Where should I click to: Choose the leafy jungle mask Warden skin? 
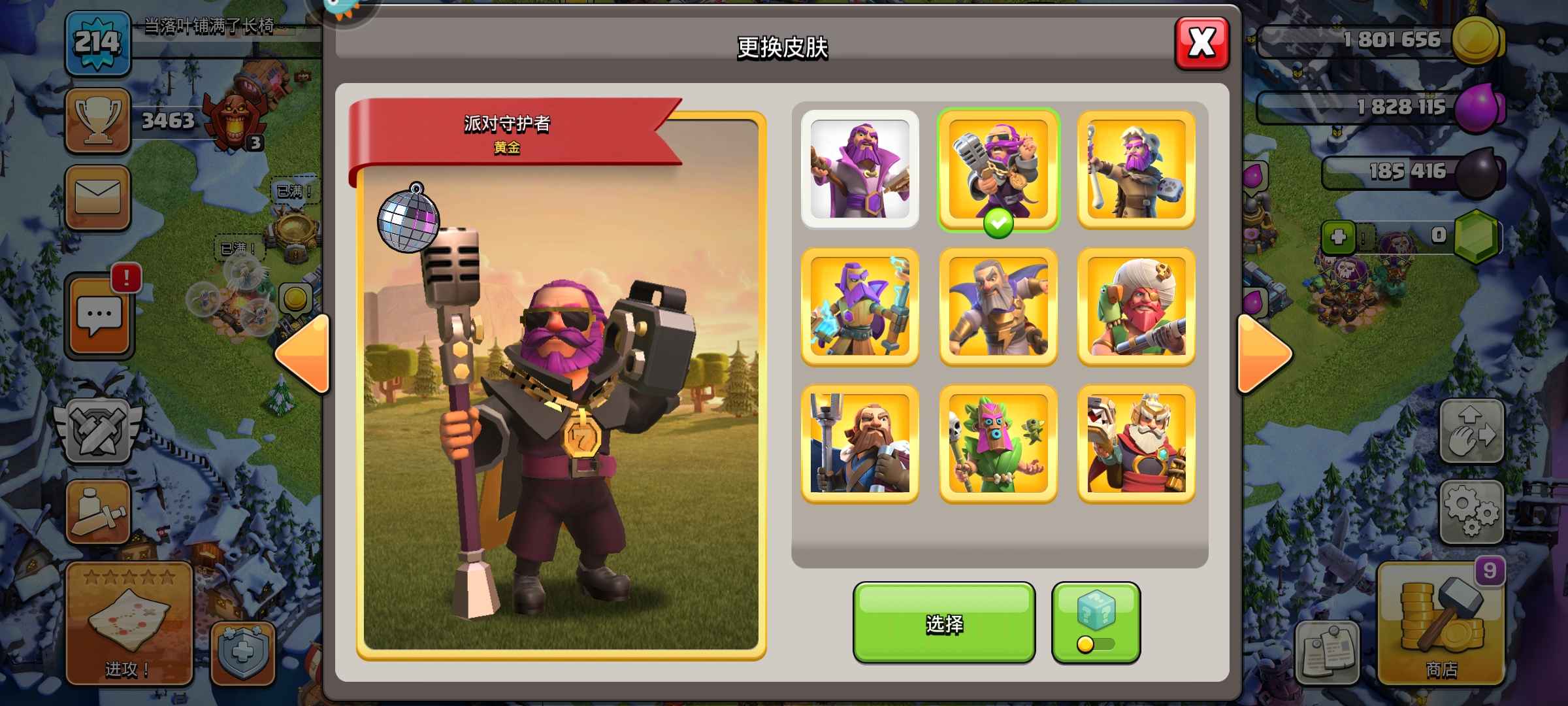pyautogui.click(x=998, y=443)
